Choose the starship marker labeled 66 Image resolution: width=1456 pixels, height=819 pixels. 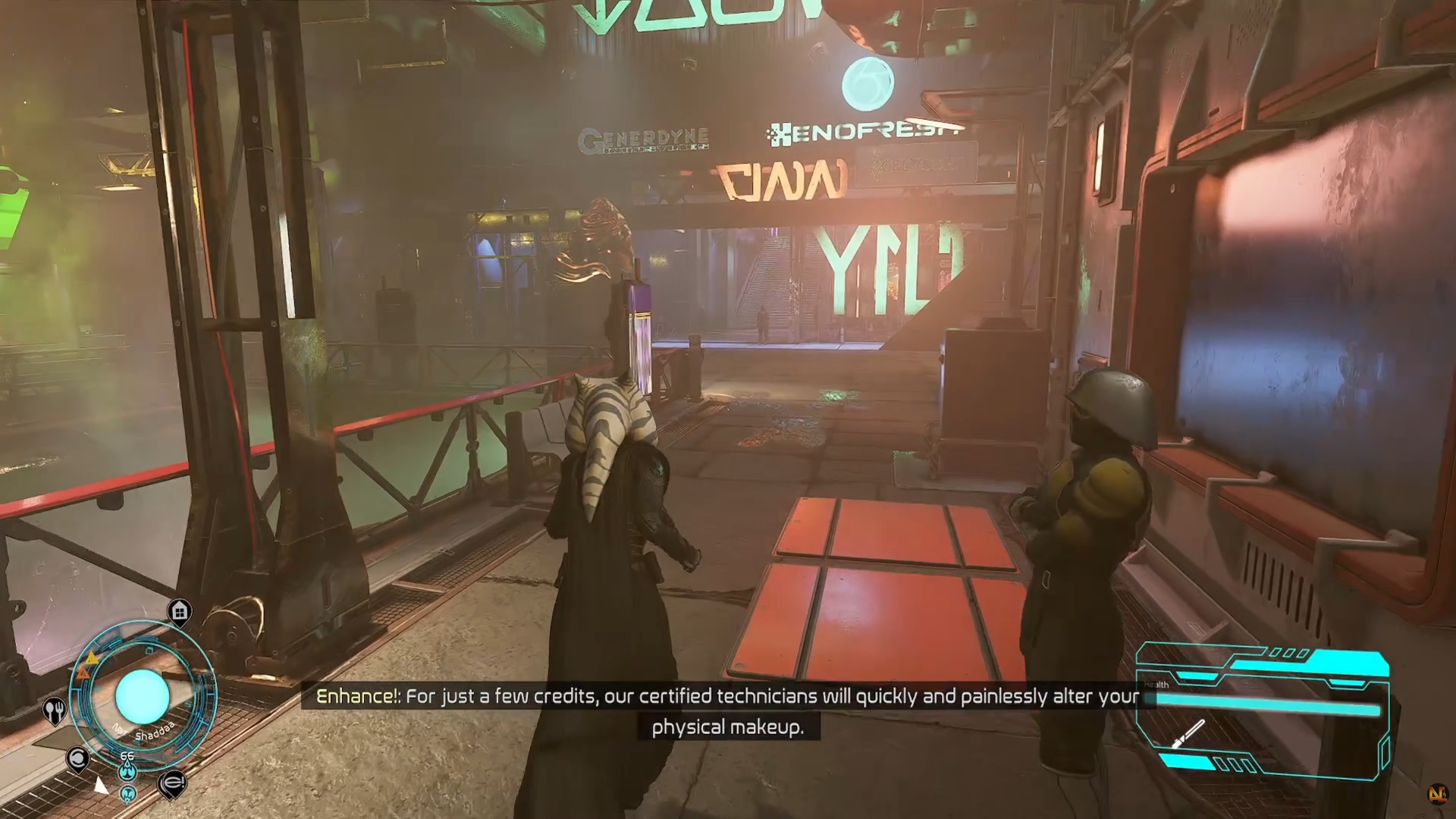point(127,771)
